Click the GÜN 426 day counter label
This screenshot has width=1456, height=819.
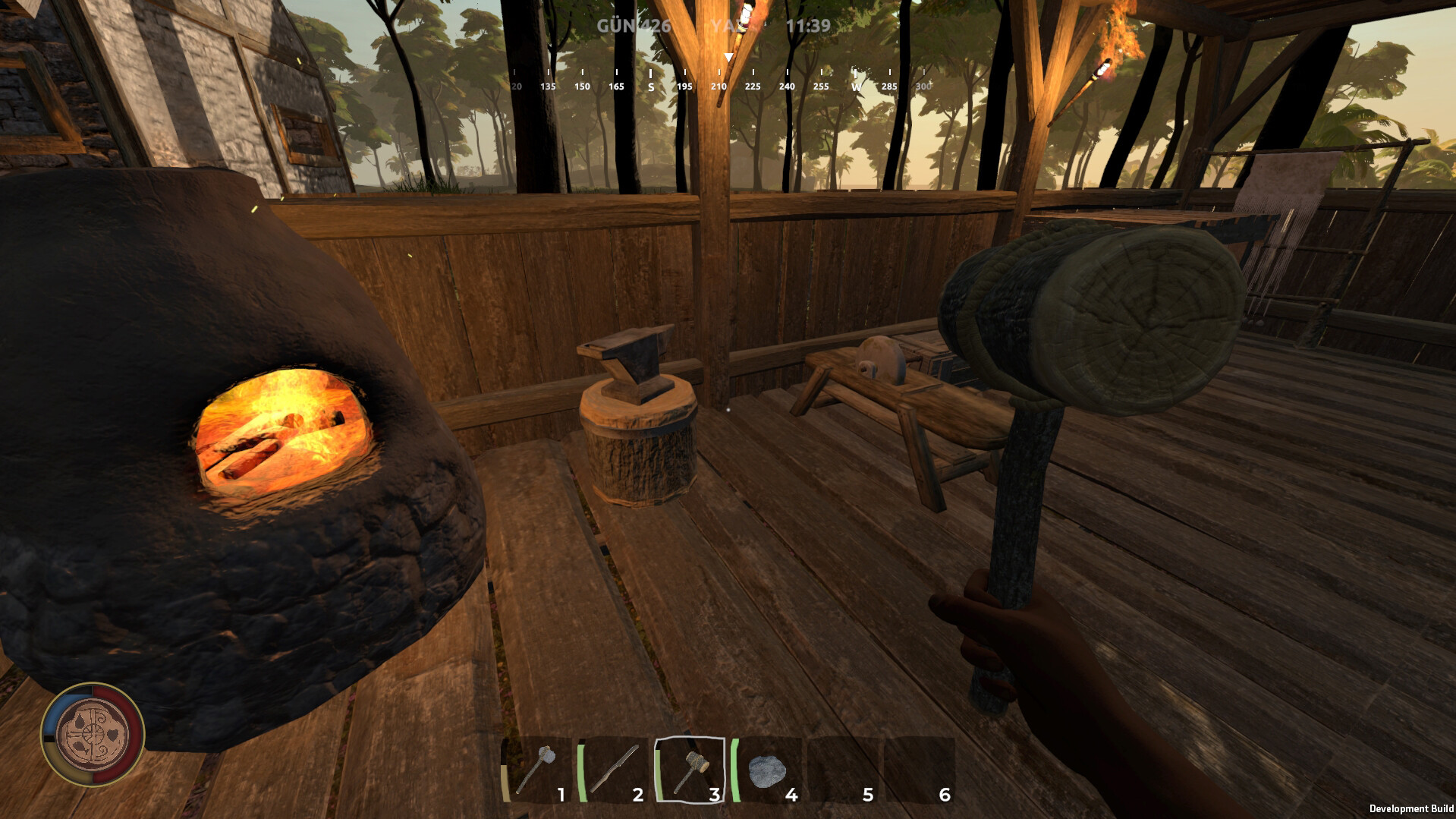pos(635,25)
